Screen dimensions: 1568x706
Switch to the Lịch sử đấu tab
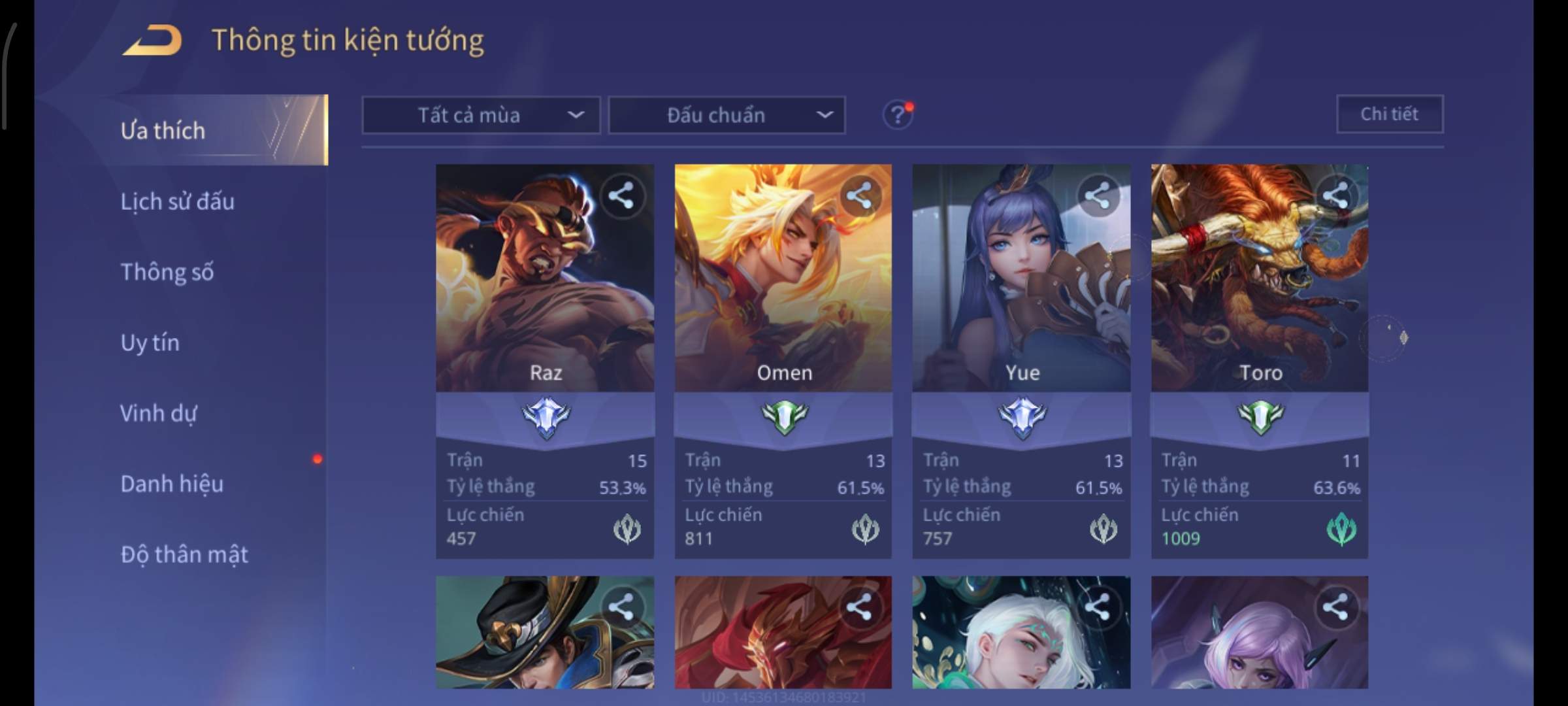point(177,201)
